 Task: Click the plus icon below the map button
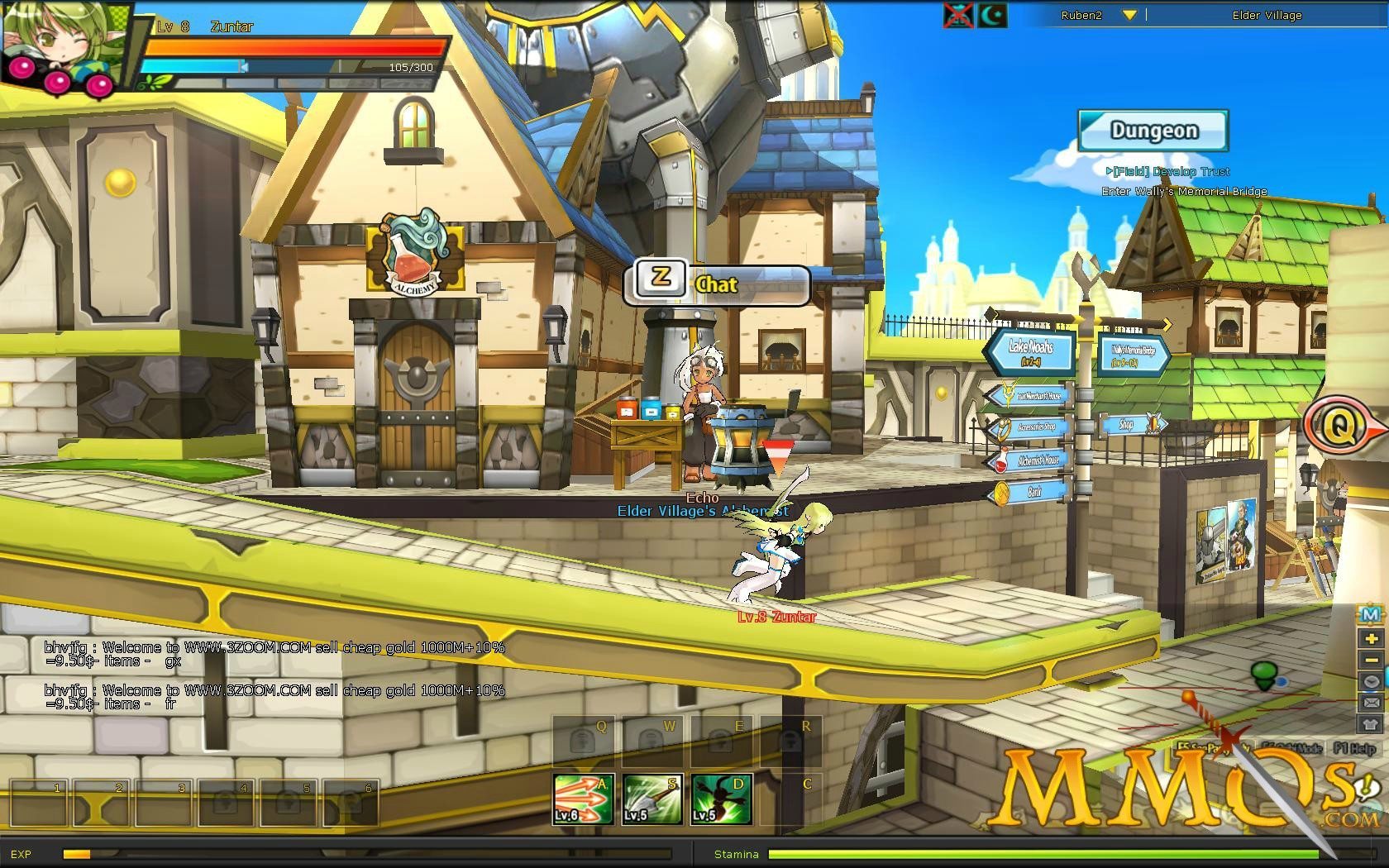click(1372, 638)
